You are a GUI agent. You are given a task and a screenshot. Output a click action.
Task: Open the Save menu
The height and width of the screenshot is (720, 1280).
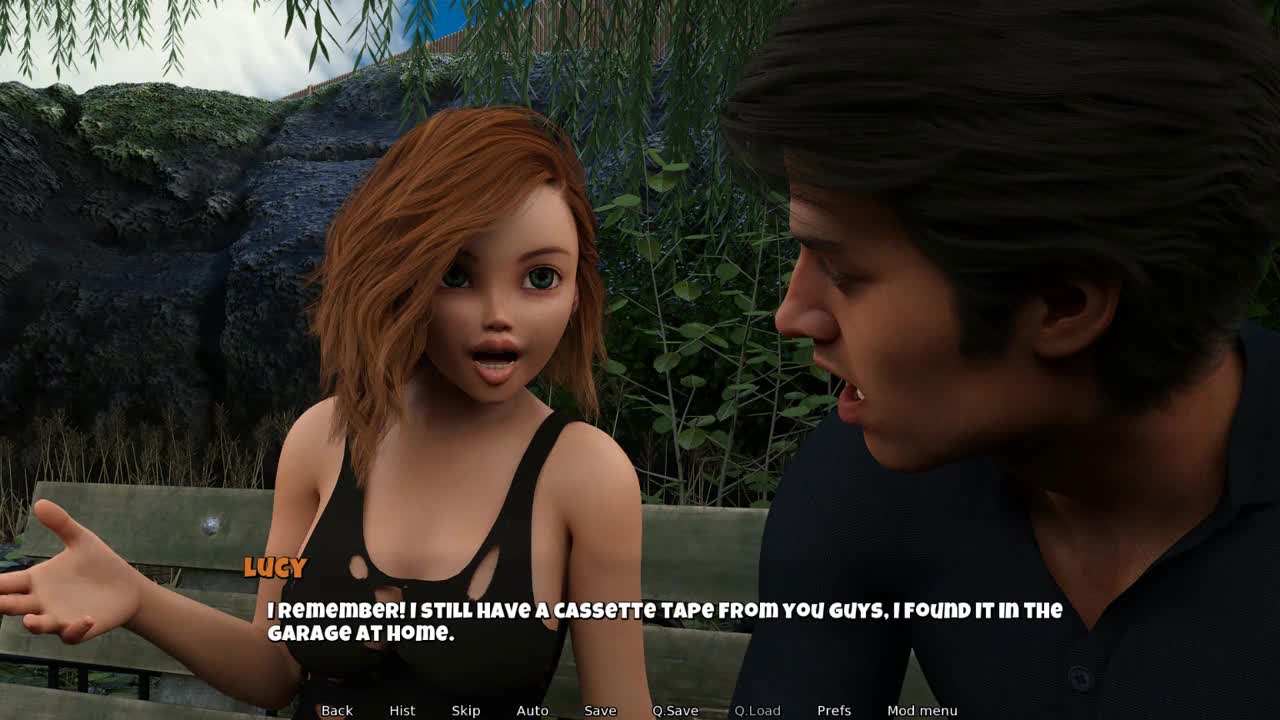pyautogui.click(x=600, y=710)
